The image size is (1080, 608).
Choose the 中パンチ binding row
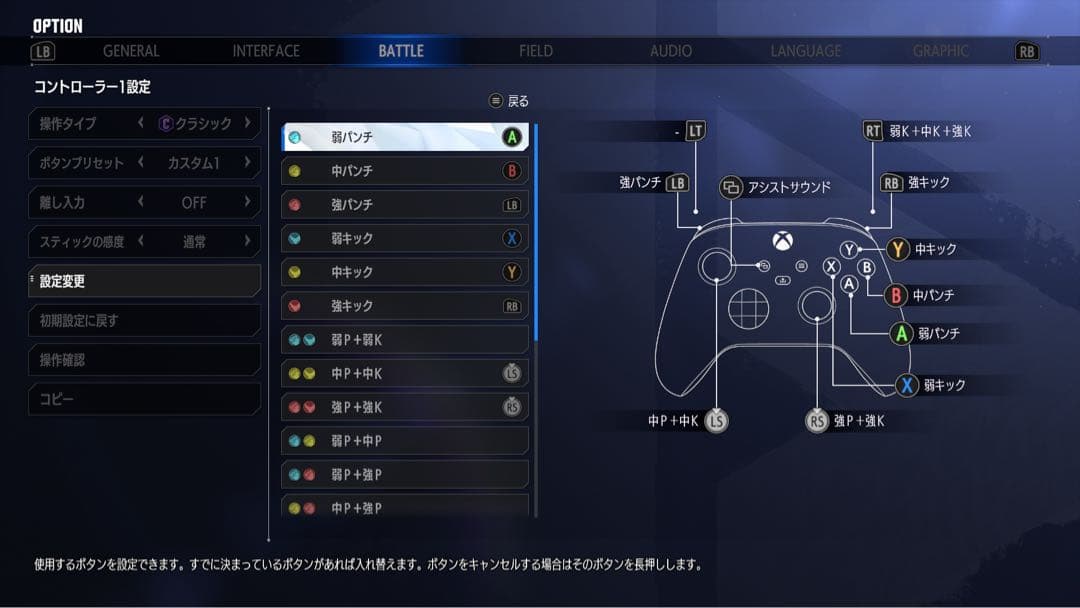(x=404, y=171)
